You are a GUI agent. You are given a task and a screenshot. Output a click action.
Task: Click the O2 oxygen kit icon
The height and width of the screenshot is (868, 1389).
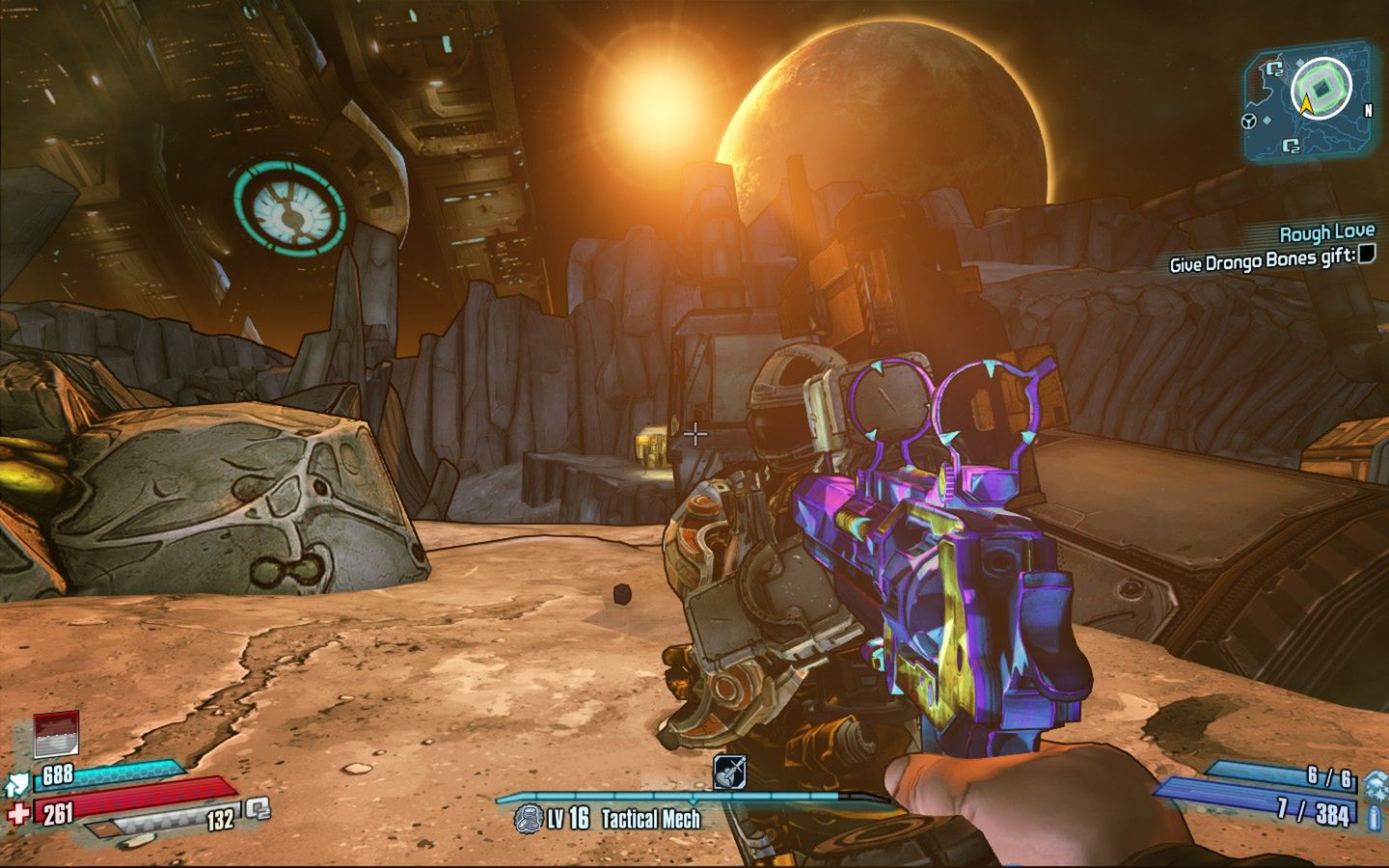coord(258,808)
